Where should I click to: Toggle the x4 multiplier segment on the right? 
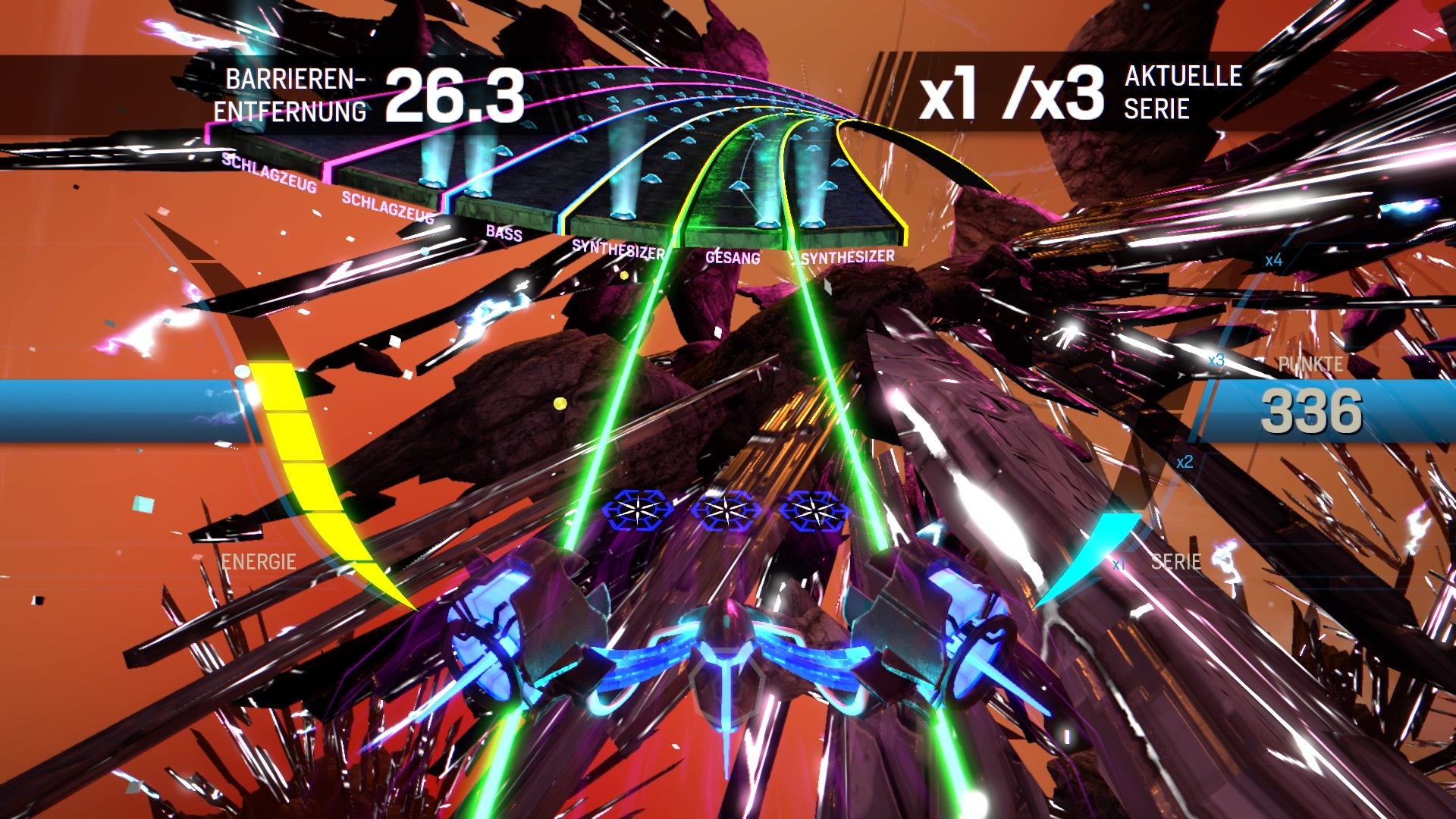click(x=1272, y=262)
